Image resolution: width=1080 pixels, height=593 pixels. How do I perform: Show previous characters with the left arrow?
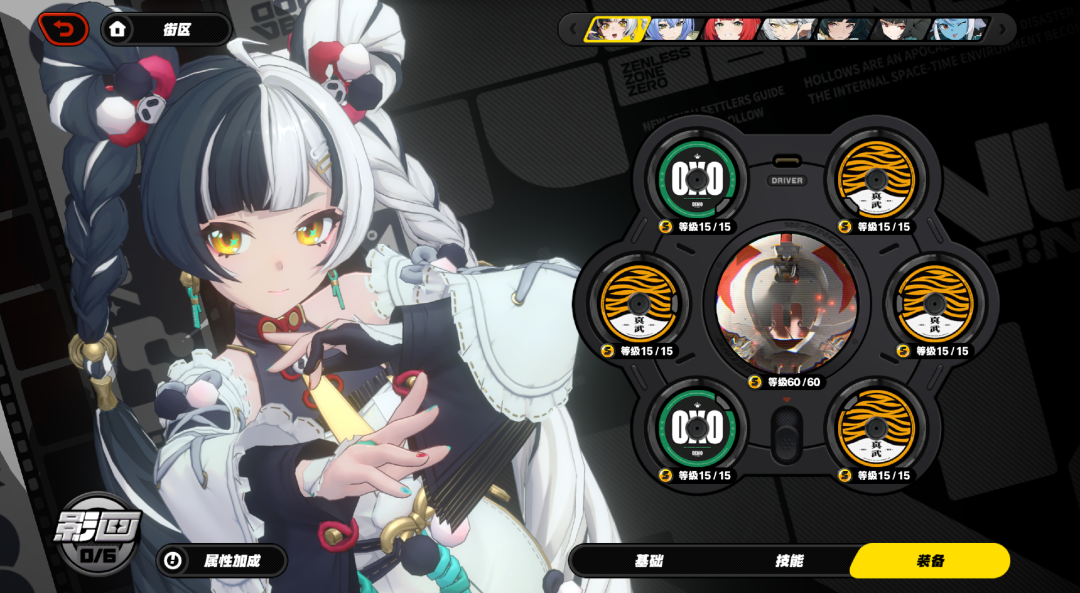click(573, 29)
